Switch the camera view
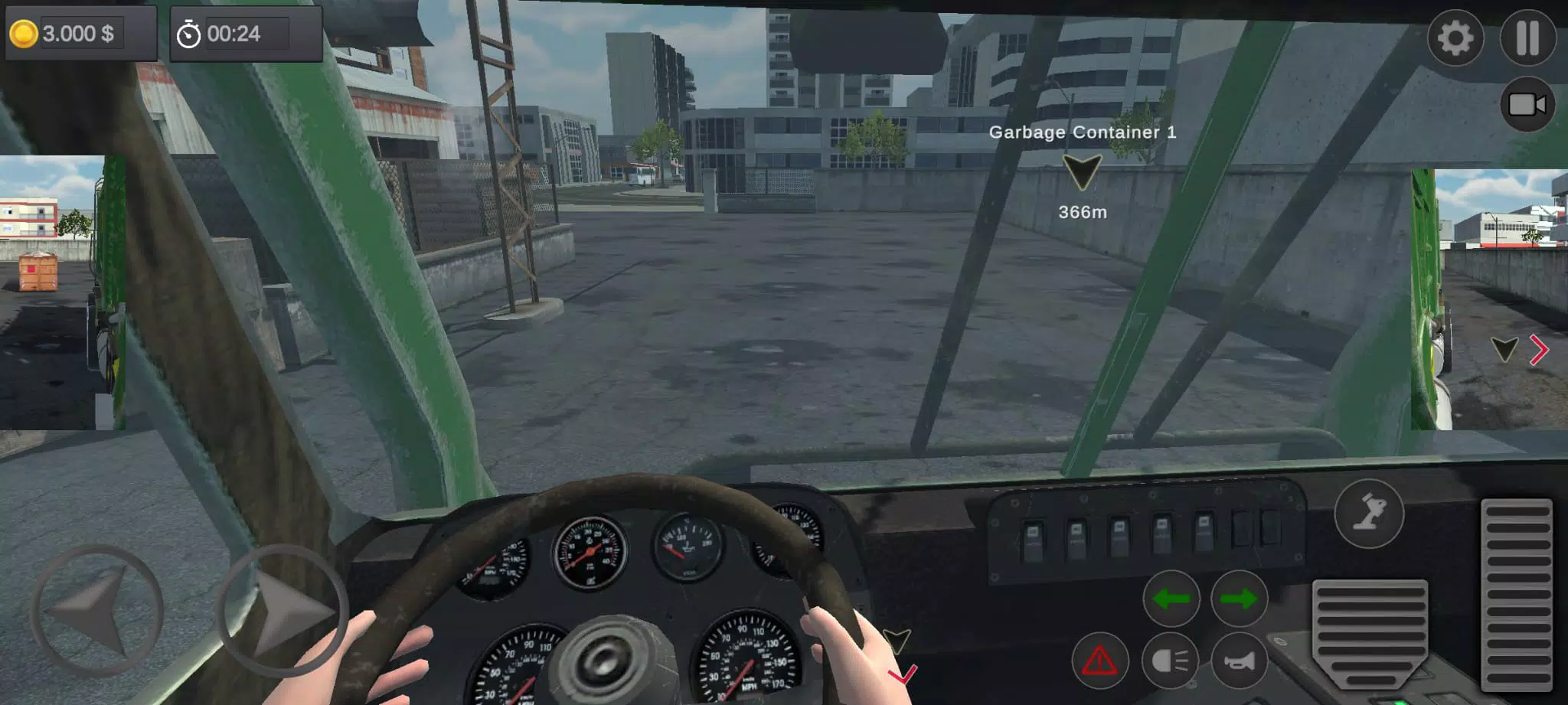 coord(1527,105)
